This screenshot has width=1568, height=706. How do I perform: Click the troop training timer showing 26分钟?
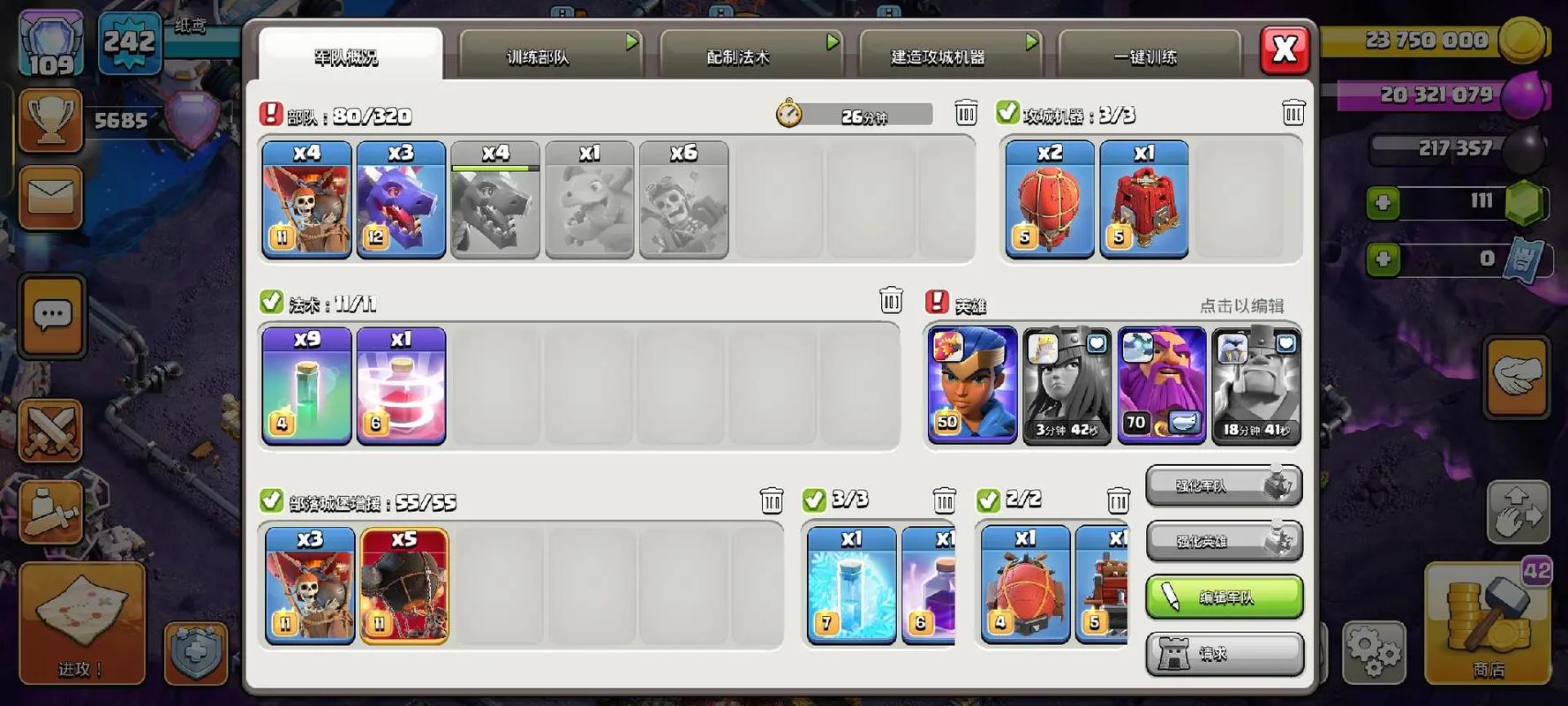pyautogui.click(x=852, y=114)
